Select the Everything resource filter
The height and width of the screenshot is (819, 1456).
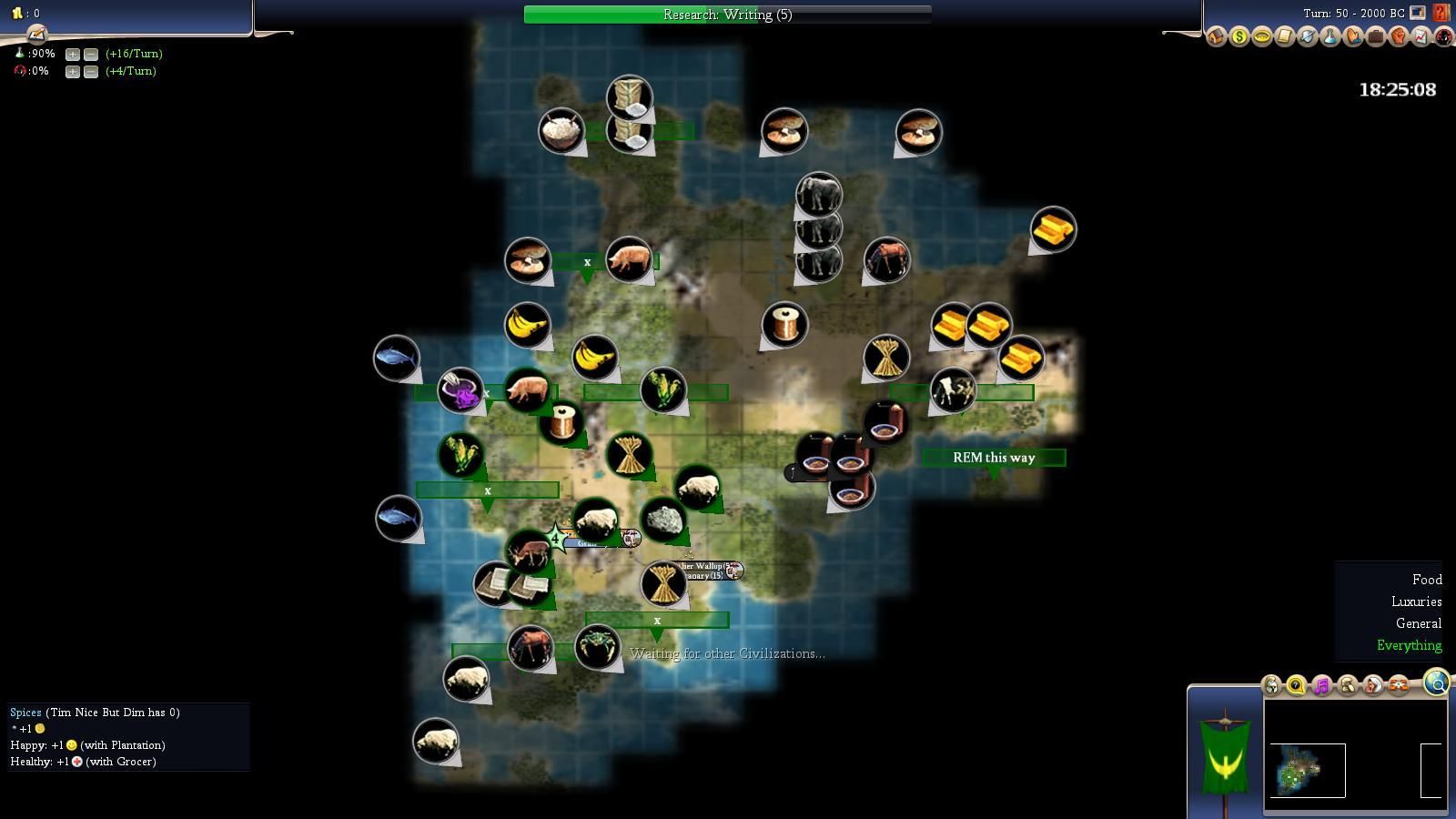[1409, 645]
